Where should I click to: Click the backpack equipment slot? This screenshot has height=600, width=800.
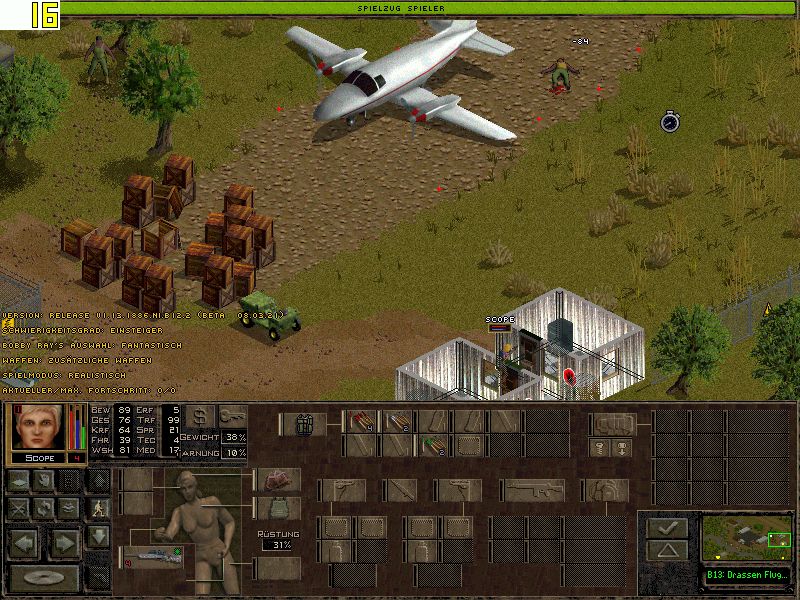point(612,424)
